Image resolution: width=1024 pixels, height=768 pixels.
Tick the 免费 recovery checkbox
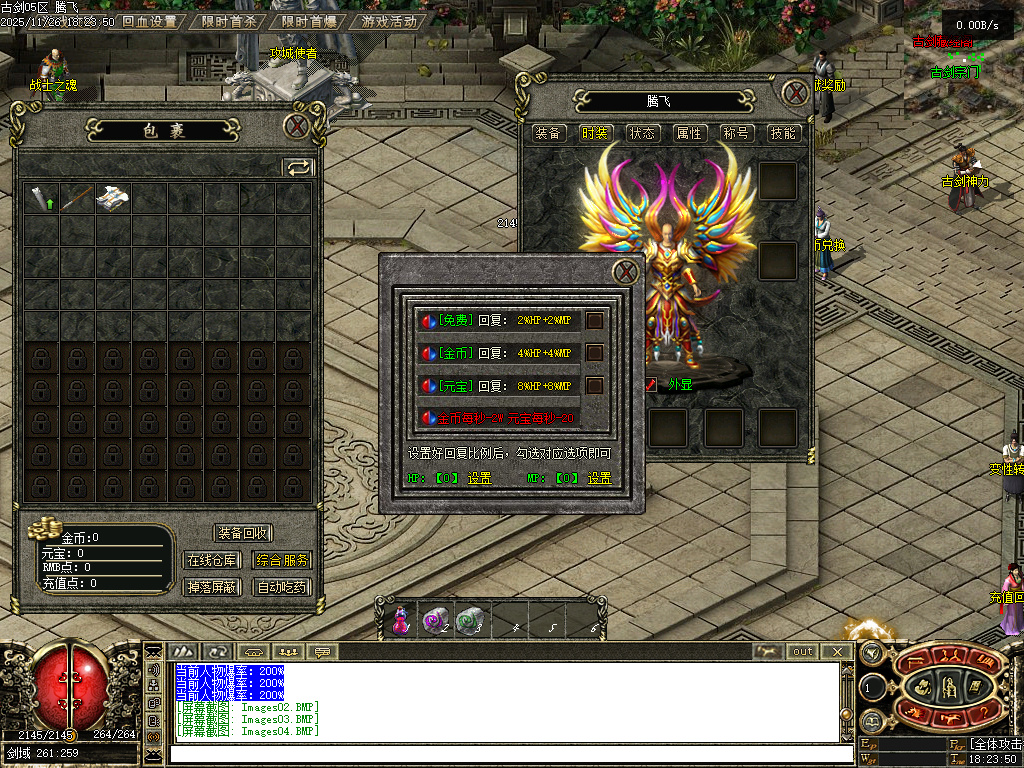(594, 321)
